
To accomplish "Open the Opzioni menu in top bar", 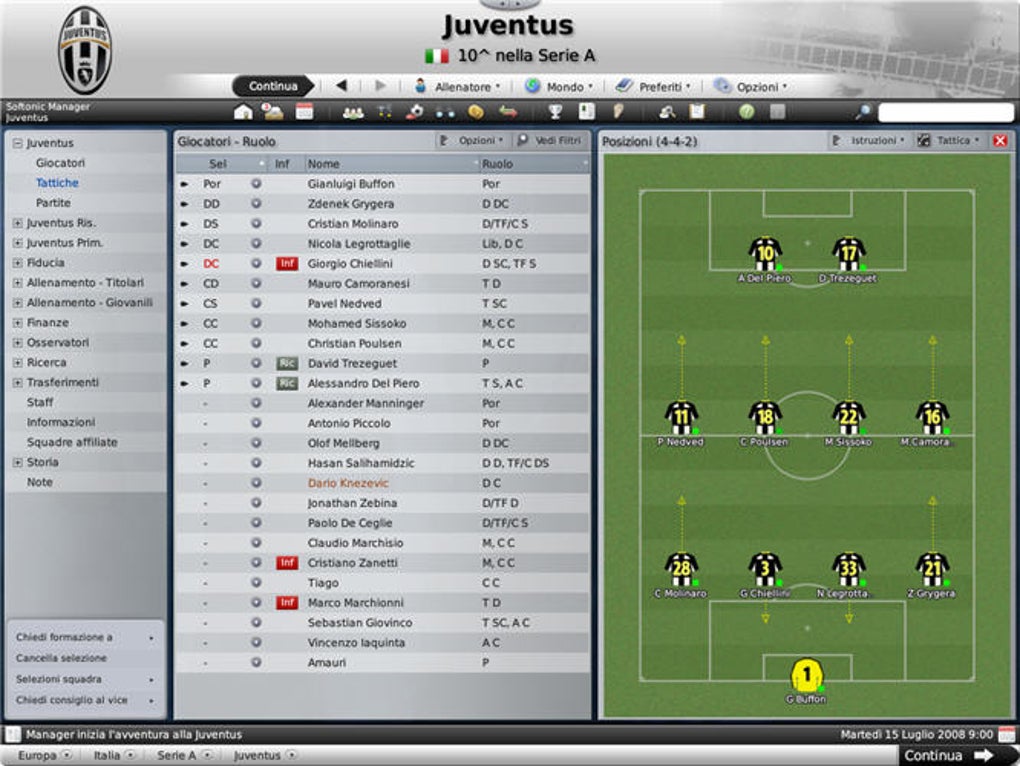I will click(755, 87).
